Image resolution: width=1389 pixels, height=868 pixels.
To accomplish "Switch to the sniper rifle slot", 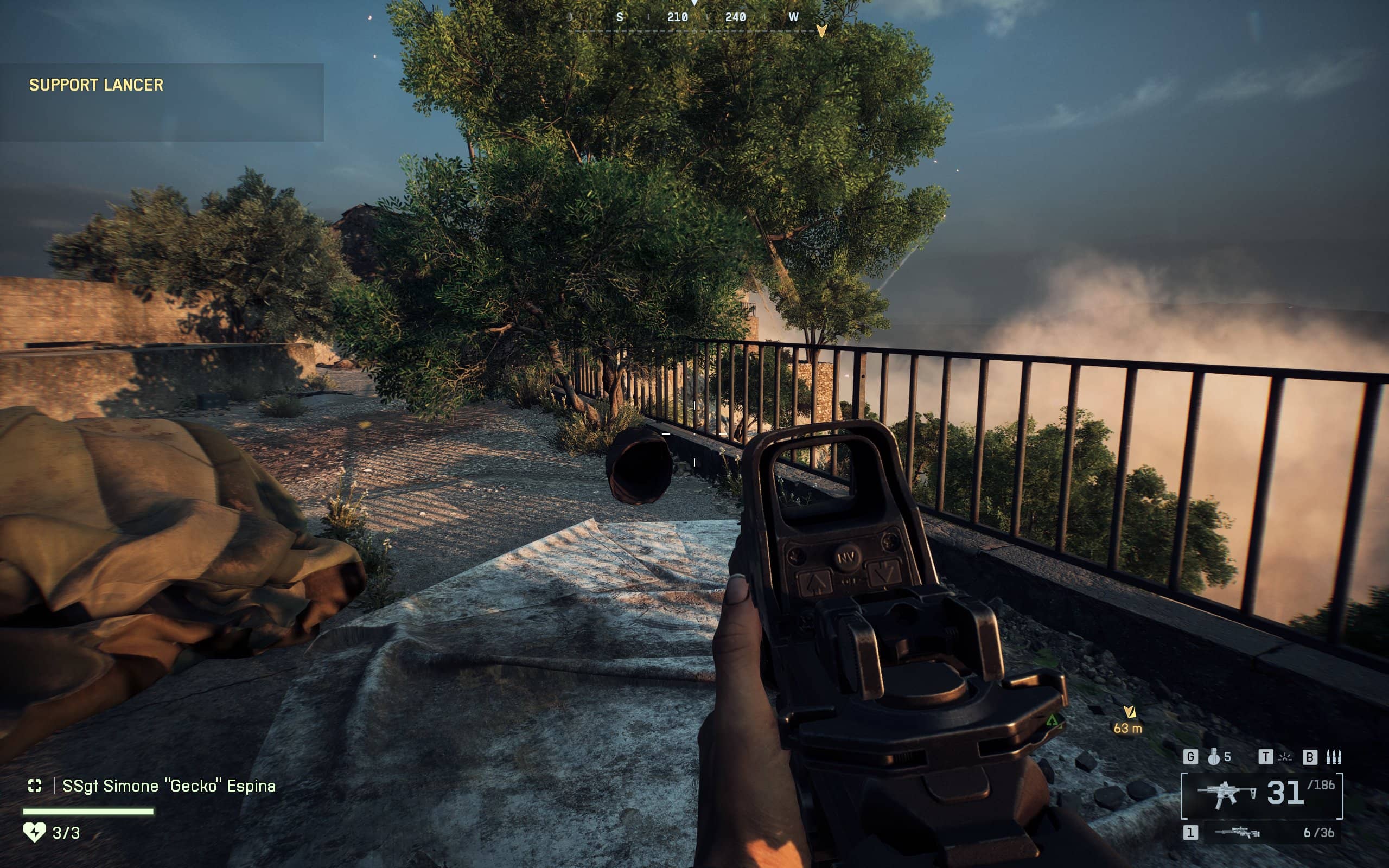I will (x=1238, y=832).
